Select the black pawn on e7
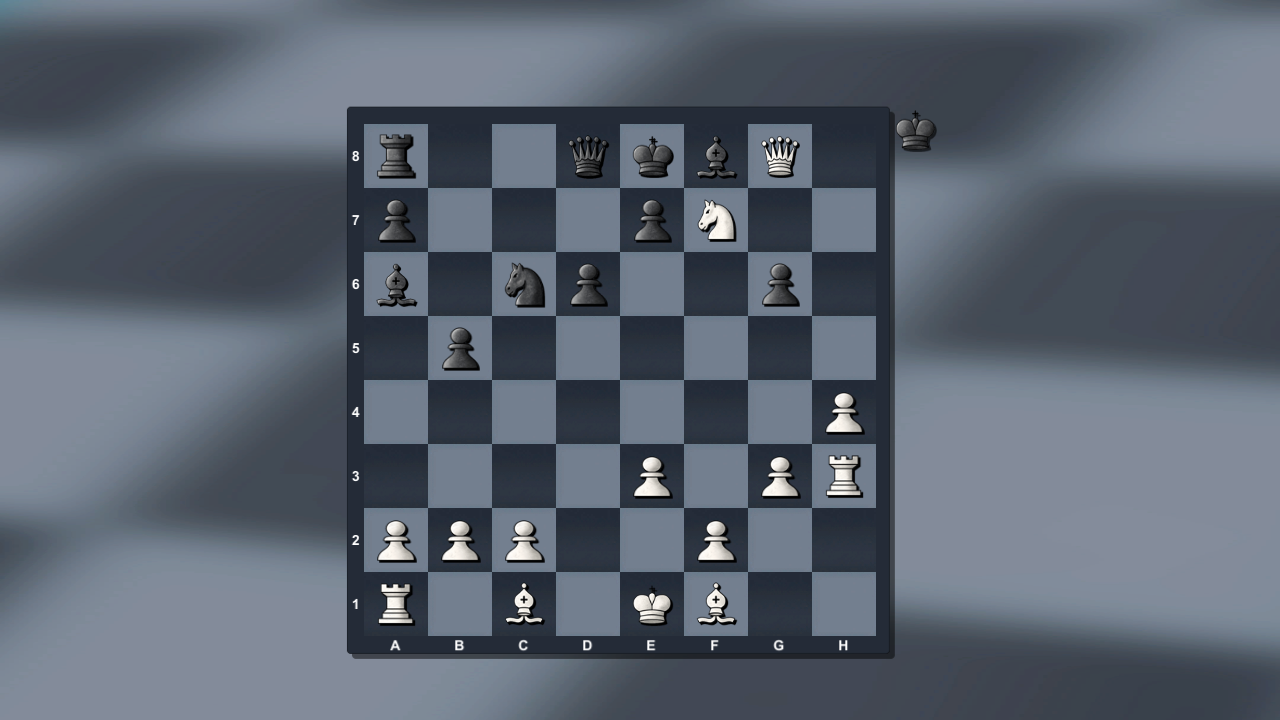 tap(652, 219)
